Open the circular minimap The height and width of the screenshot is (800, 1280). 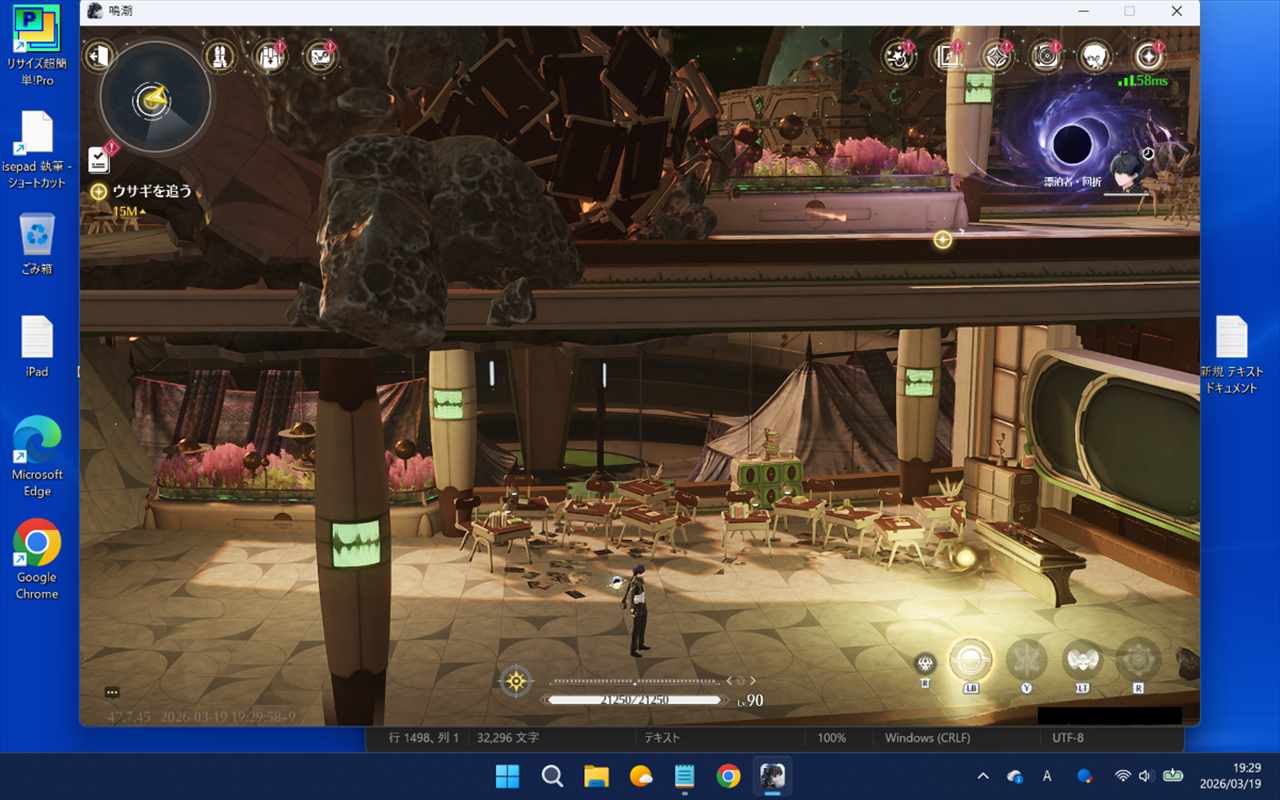tap(155, 98)
